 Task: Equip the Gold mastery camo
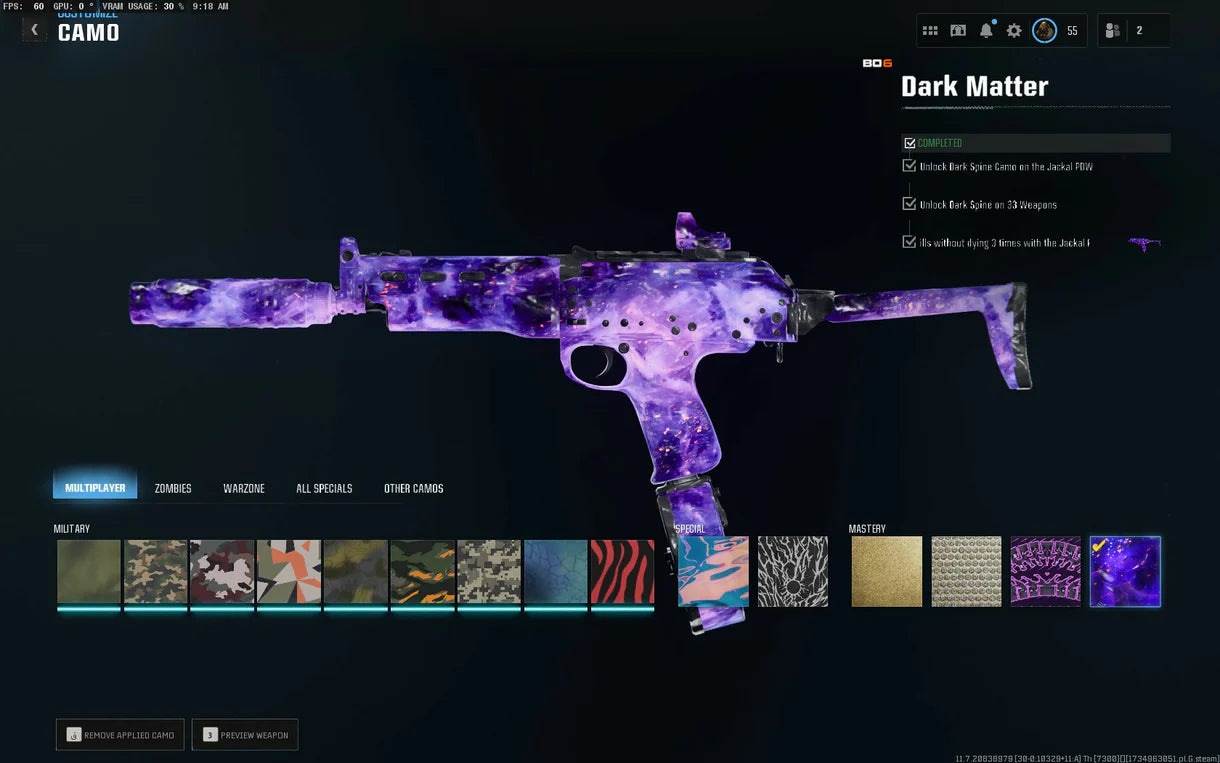(x=887, y=572)
